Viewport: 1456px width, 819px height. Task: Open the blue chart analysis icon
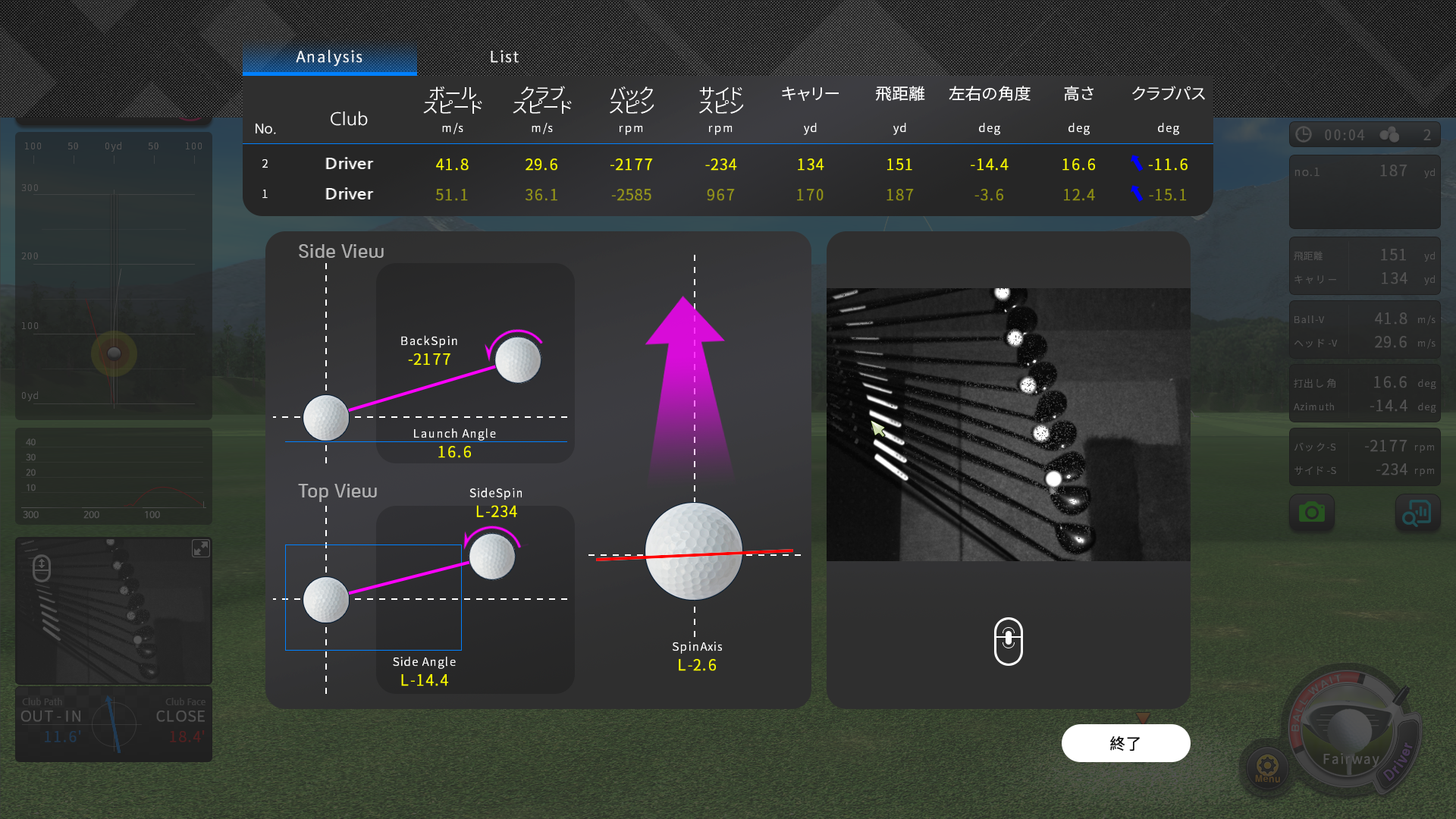tap(1417, 513)
